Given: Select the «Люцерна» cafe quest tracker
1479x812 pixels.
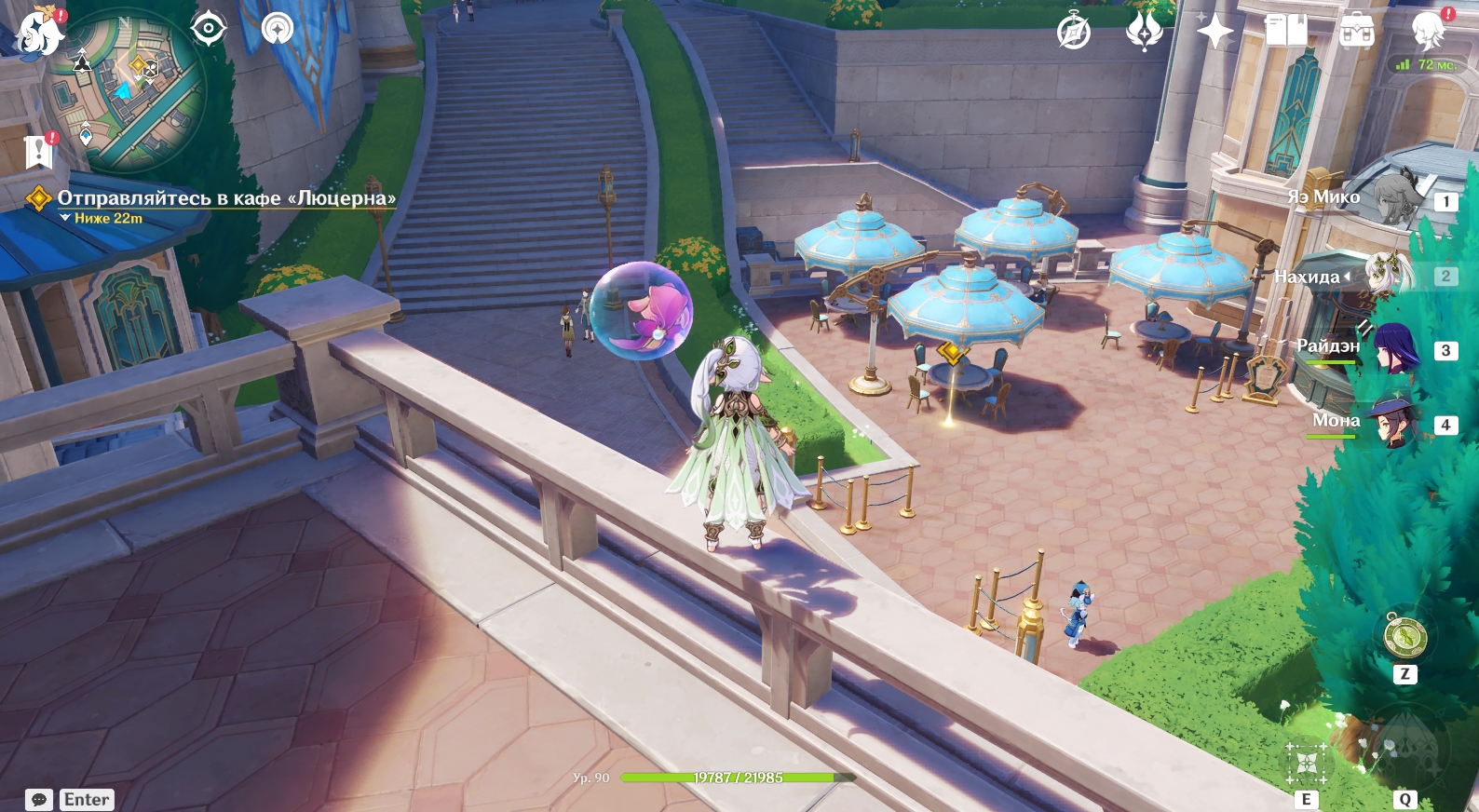Looking at the screenshot, I should (x=225, y=198).
